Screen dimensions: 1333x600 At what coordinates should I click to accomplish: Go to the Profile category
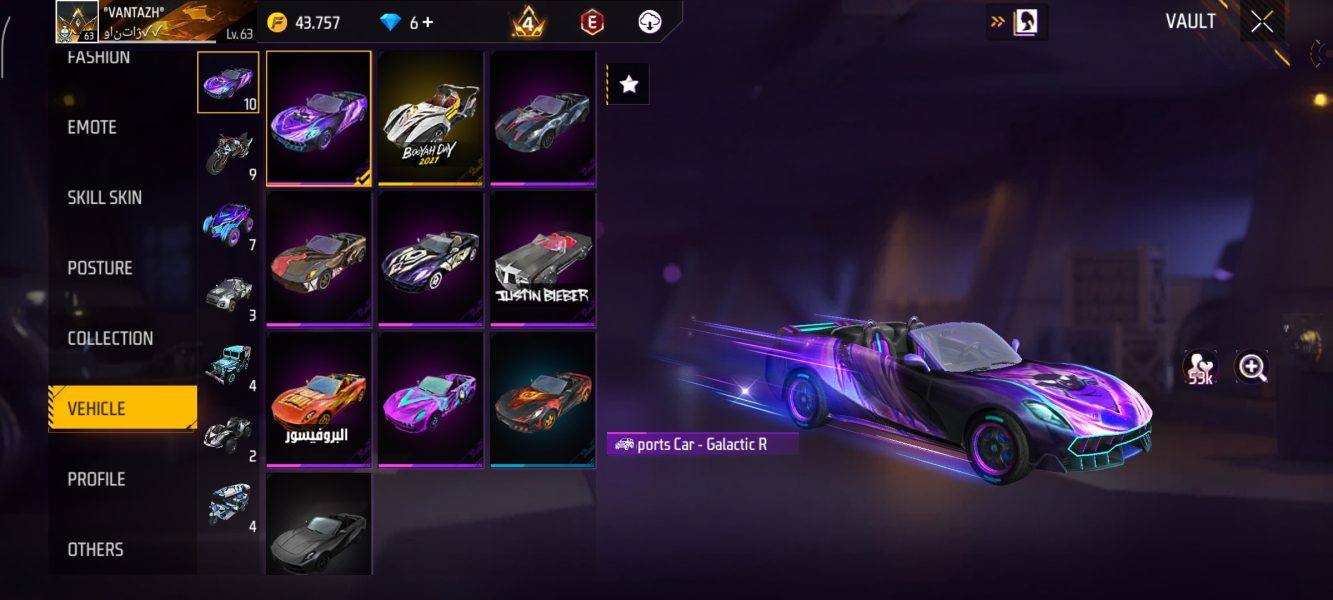[x=96, y=479]
